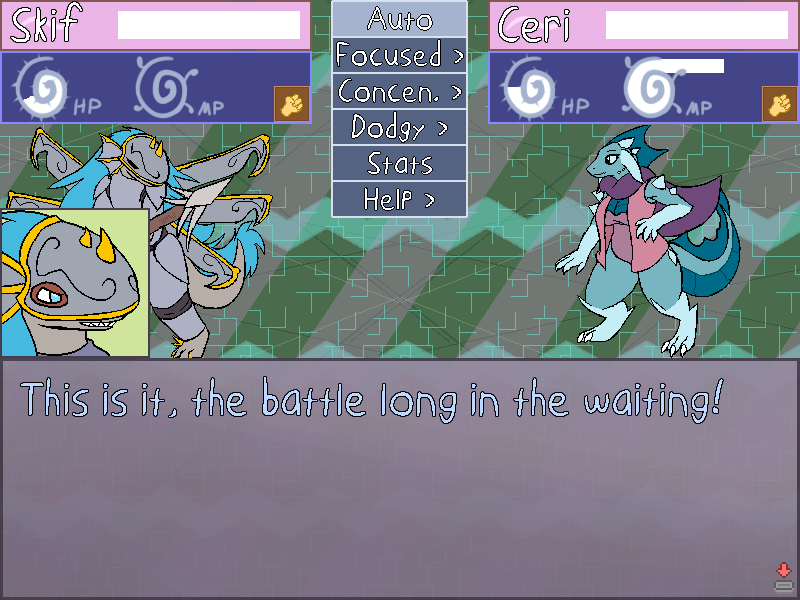Choose the Dodgy option

399,128
